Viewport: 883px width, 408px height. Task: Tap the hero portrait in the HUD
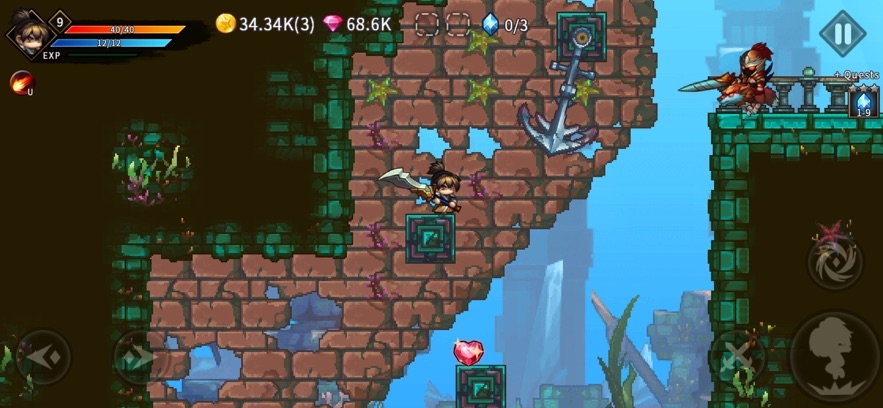26,33
